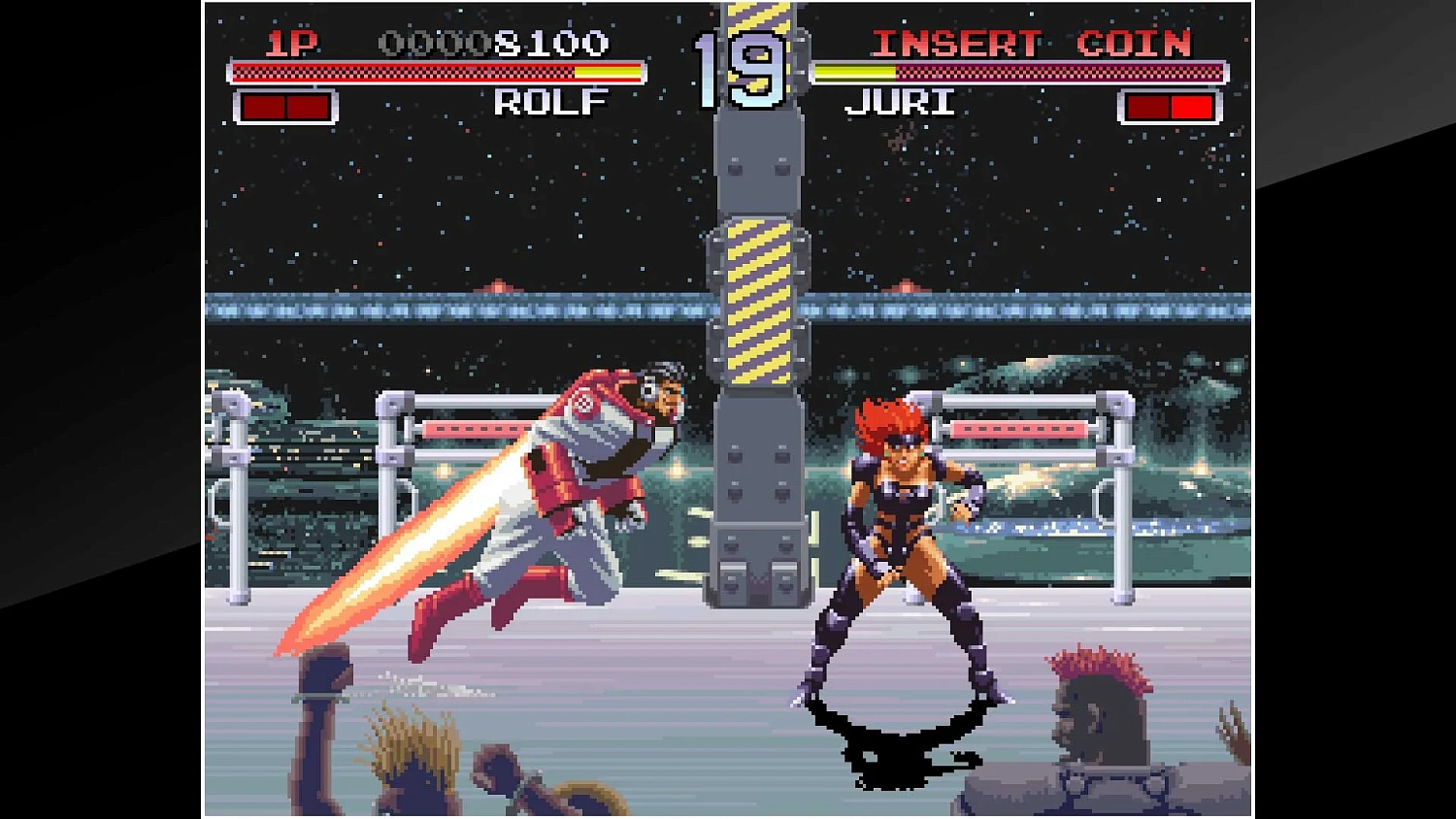Select the JURI name label
The height and width of the screenshot is (819, 1456).
[x=899, y=101]
